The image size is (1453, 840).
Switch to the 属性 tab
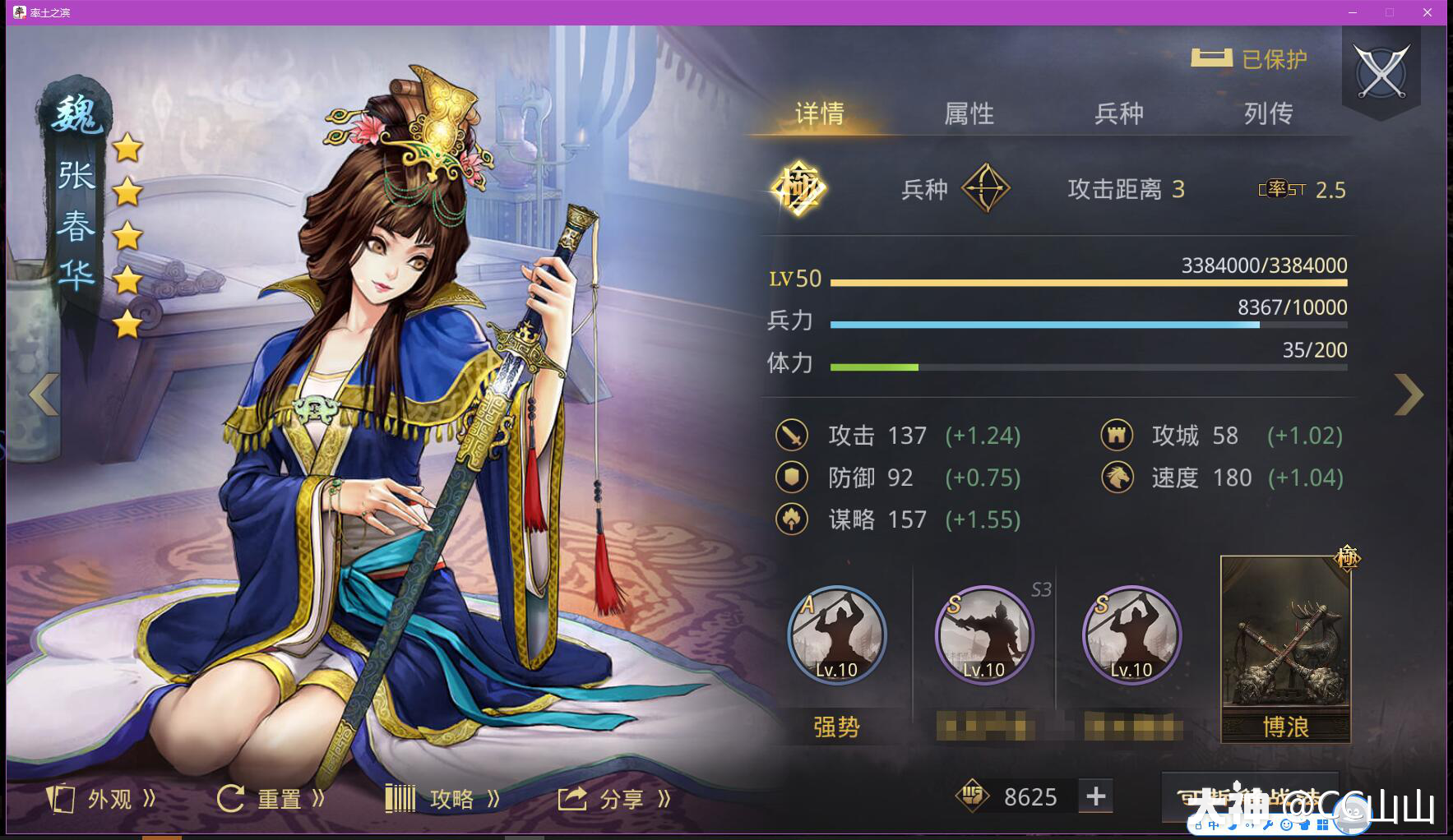(969, 113)
